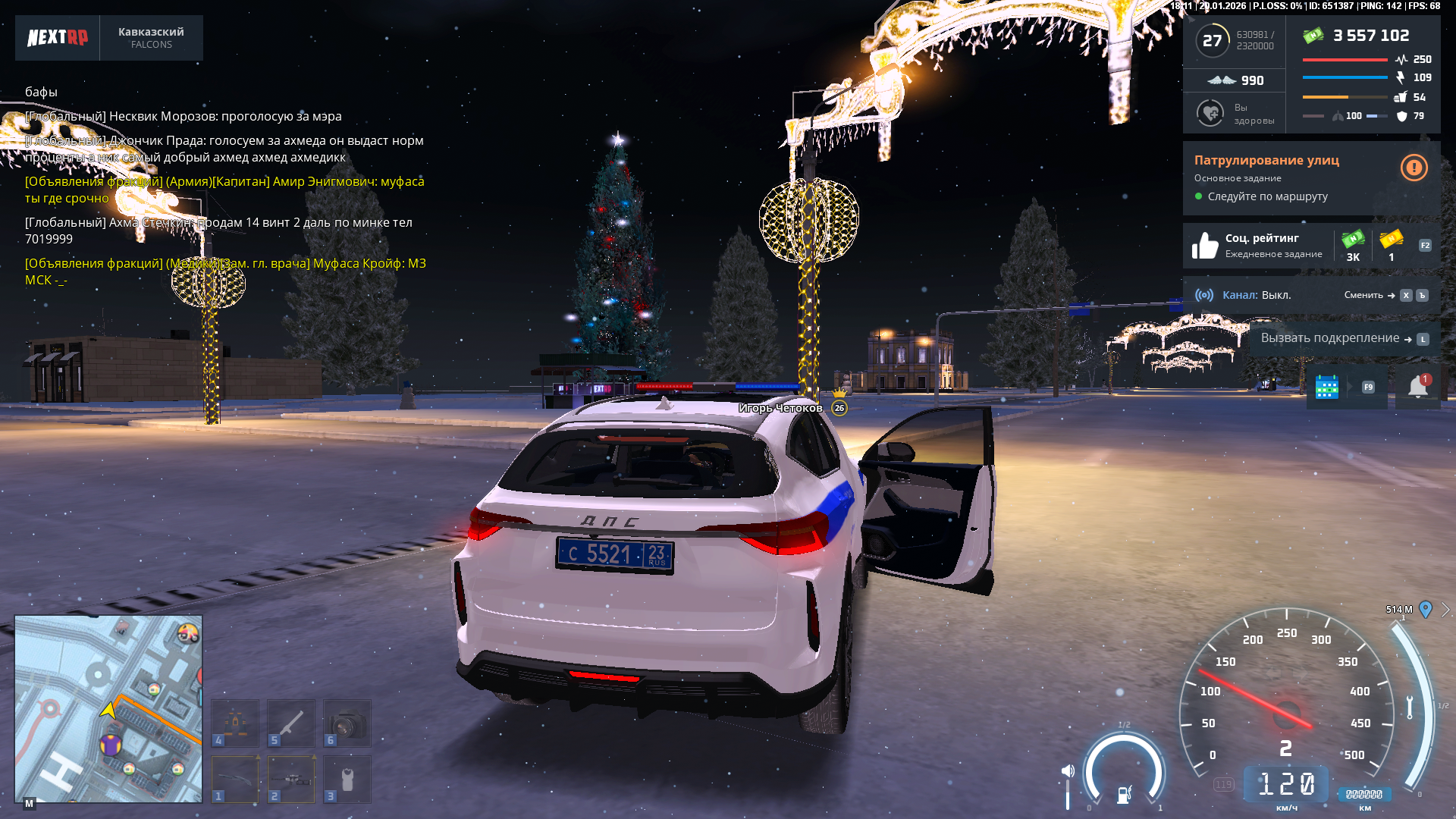Screen dimensions: 1456x819
Task: Equip the shotgun in slot 1
Action: (235, 779)
